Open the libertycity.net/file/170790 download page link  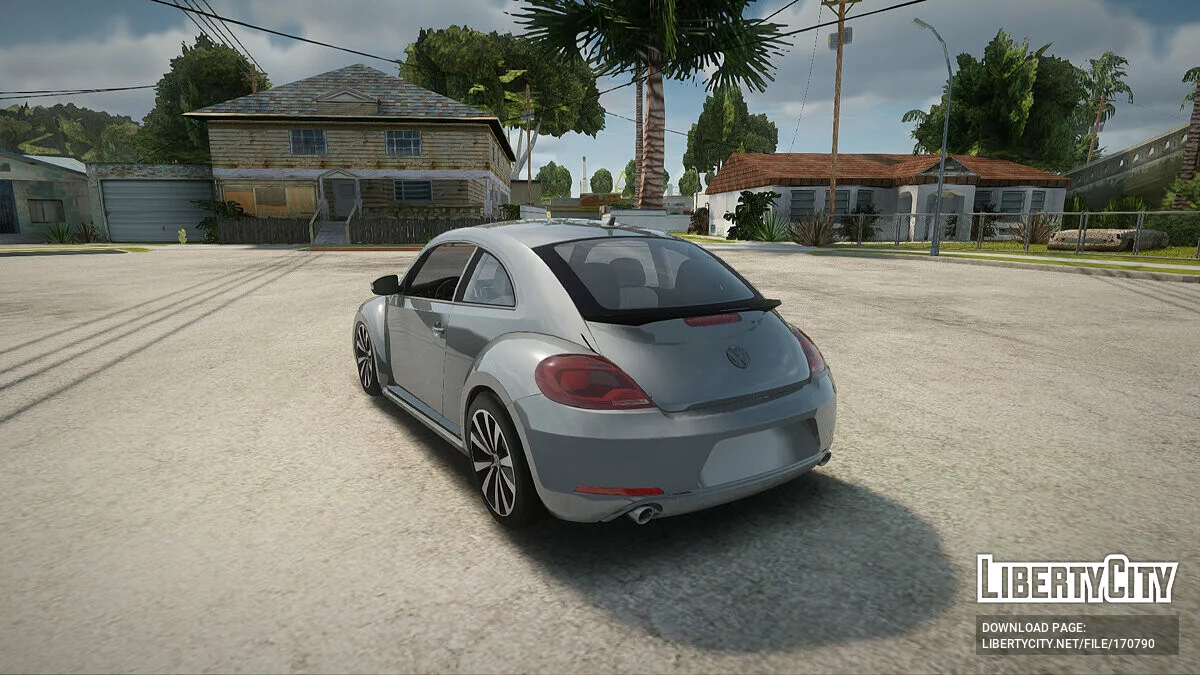click(x=1068, y=643)
